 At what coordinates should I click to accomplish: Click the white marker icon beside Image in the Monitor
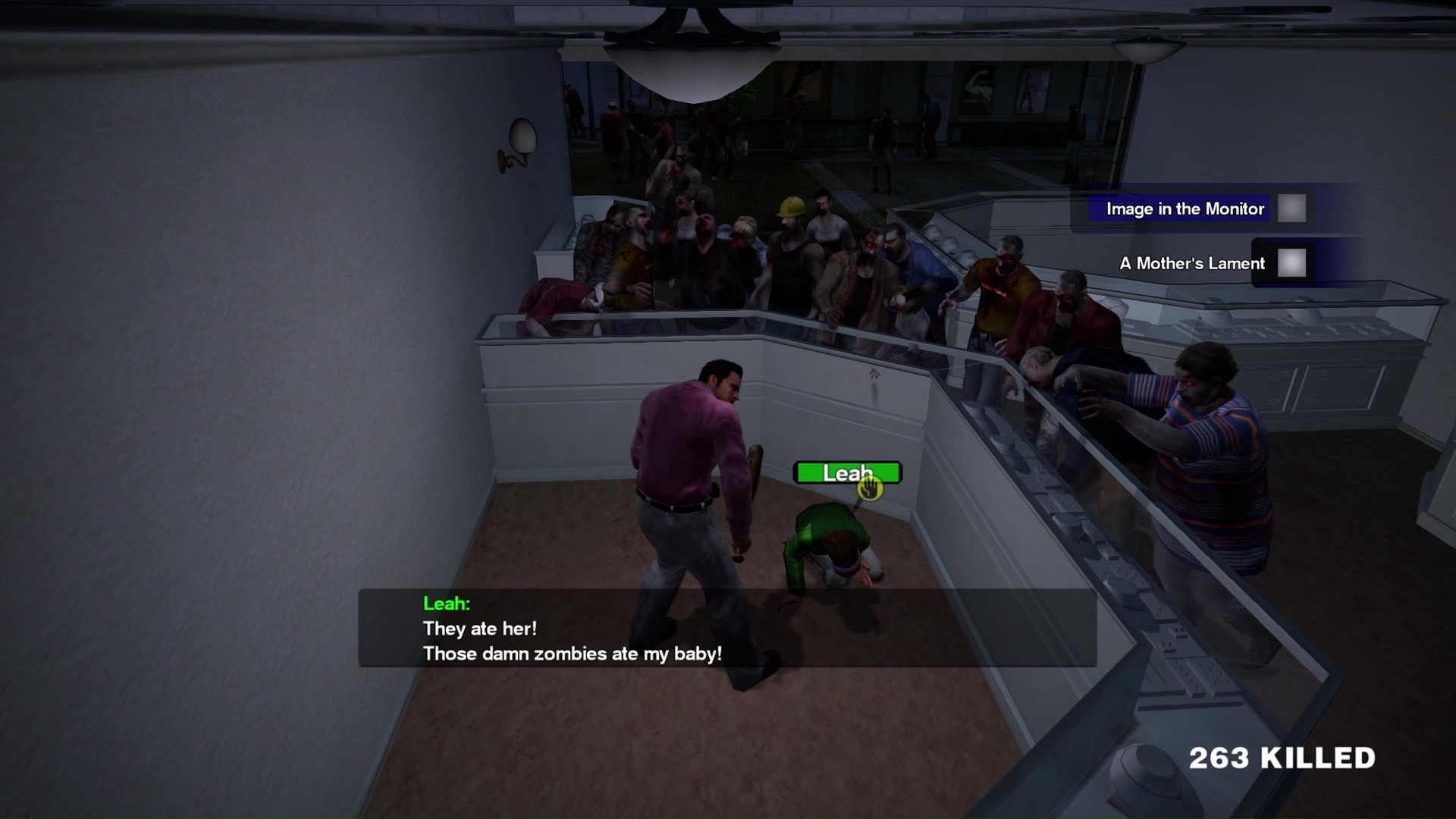(x=1291, y=209)
